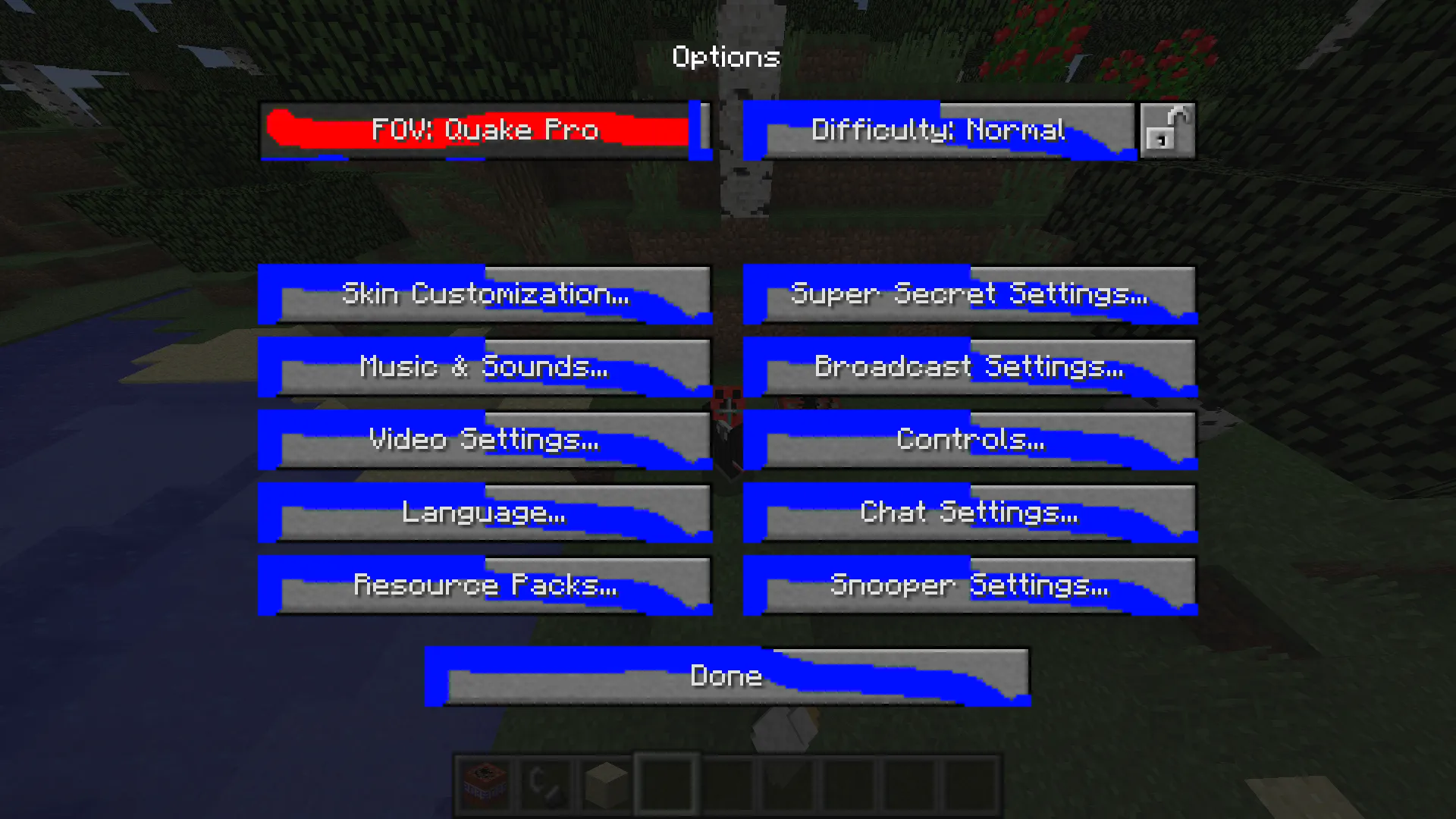The width and height of the screenshot is (1456, 819).
Task: Open the Super Secret Settings
Action: pyautogui.click(x=970, y=294)
